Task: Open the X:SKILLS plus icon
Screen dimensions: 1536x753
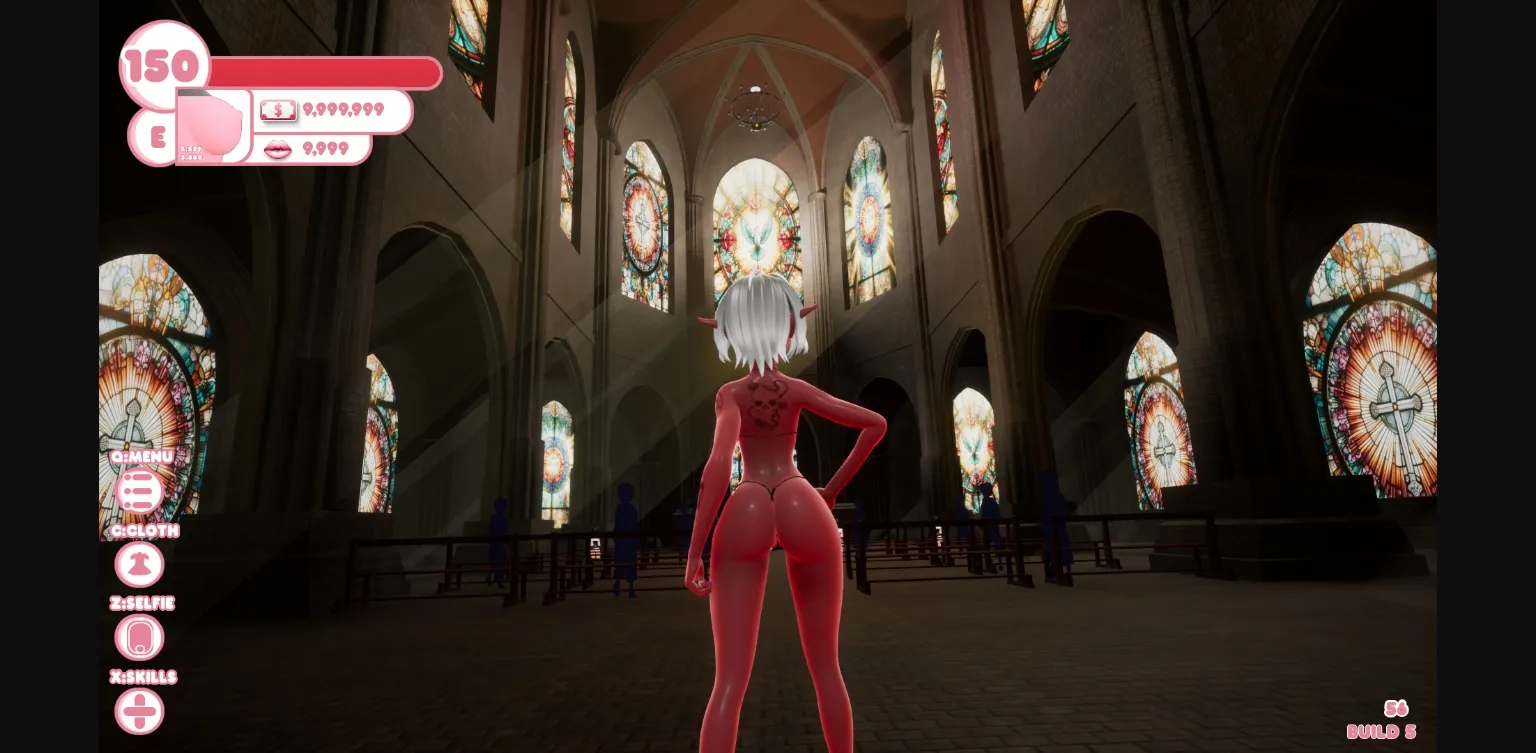Action: point(139,710)
